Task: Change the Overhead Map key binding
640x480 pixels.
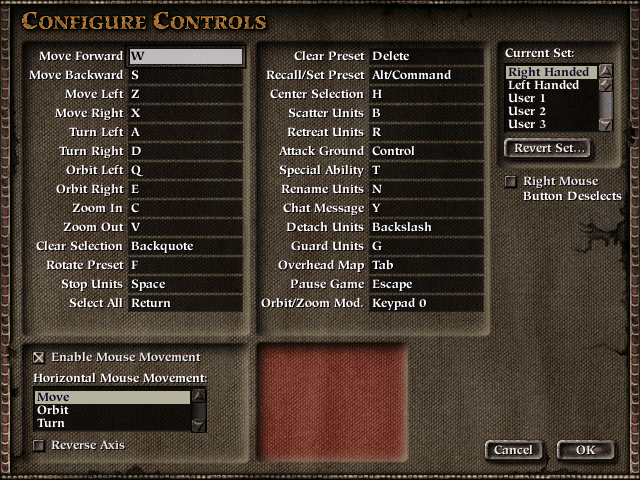Action: (426, 265)
